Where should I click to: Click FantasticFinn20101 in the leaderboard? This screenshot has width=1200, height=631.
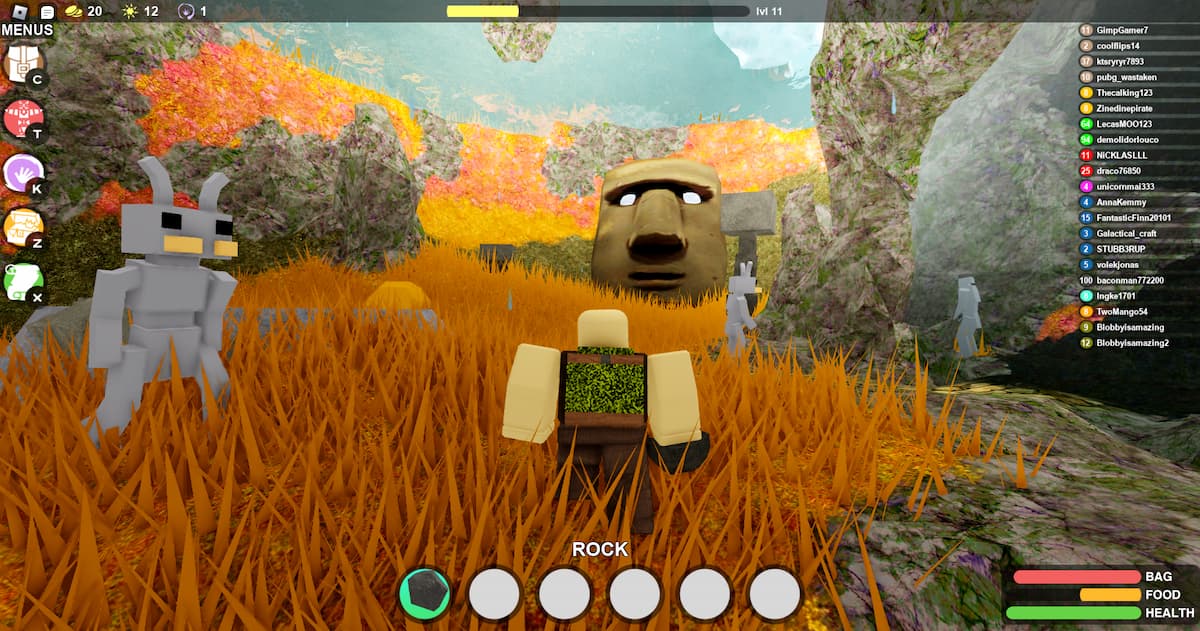[x=1133, y=218]
